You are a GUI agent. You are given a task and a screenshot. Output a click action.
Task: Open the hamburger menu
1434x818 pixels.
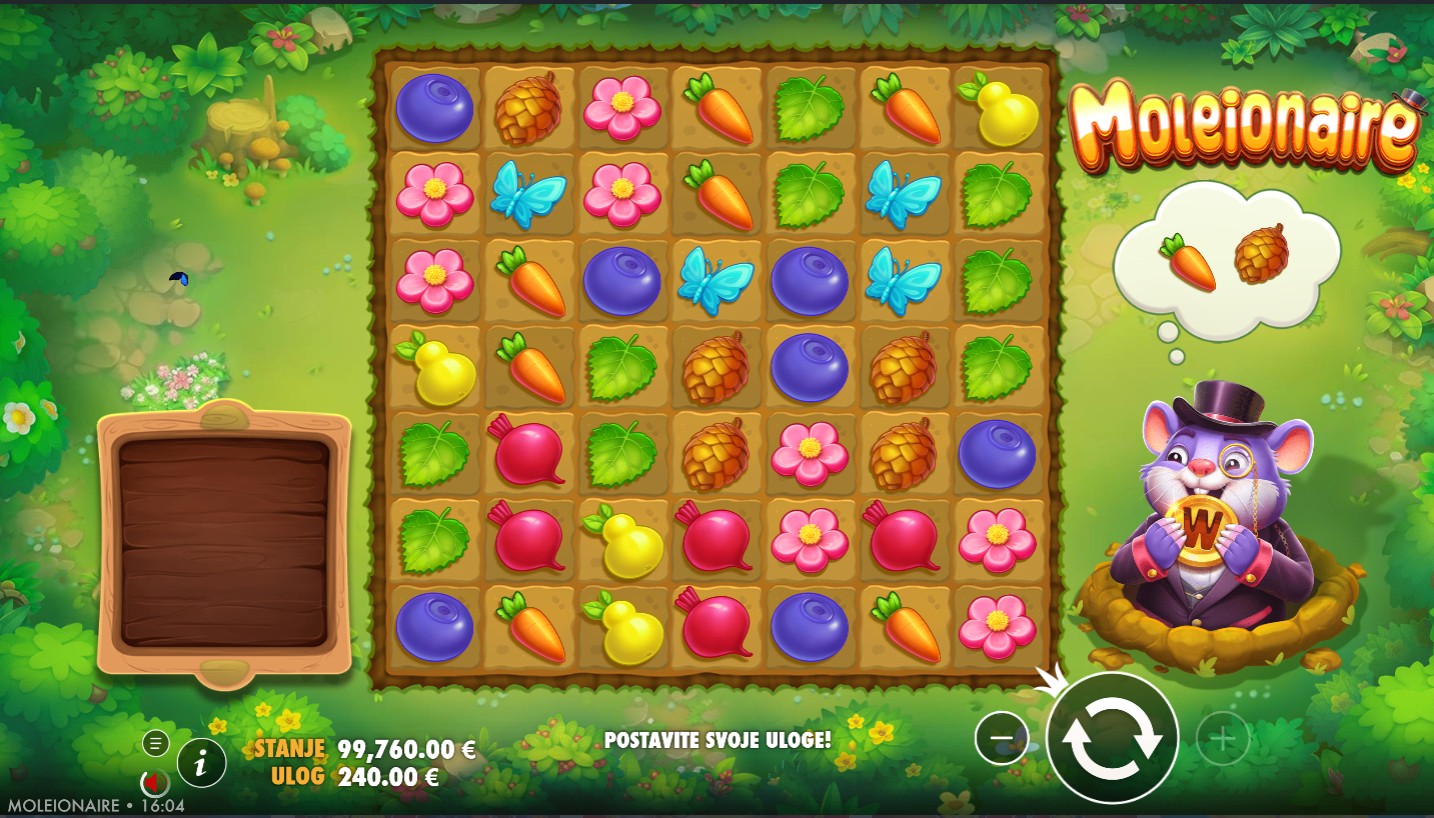pyautogui.click(x=155, y=743)
